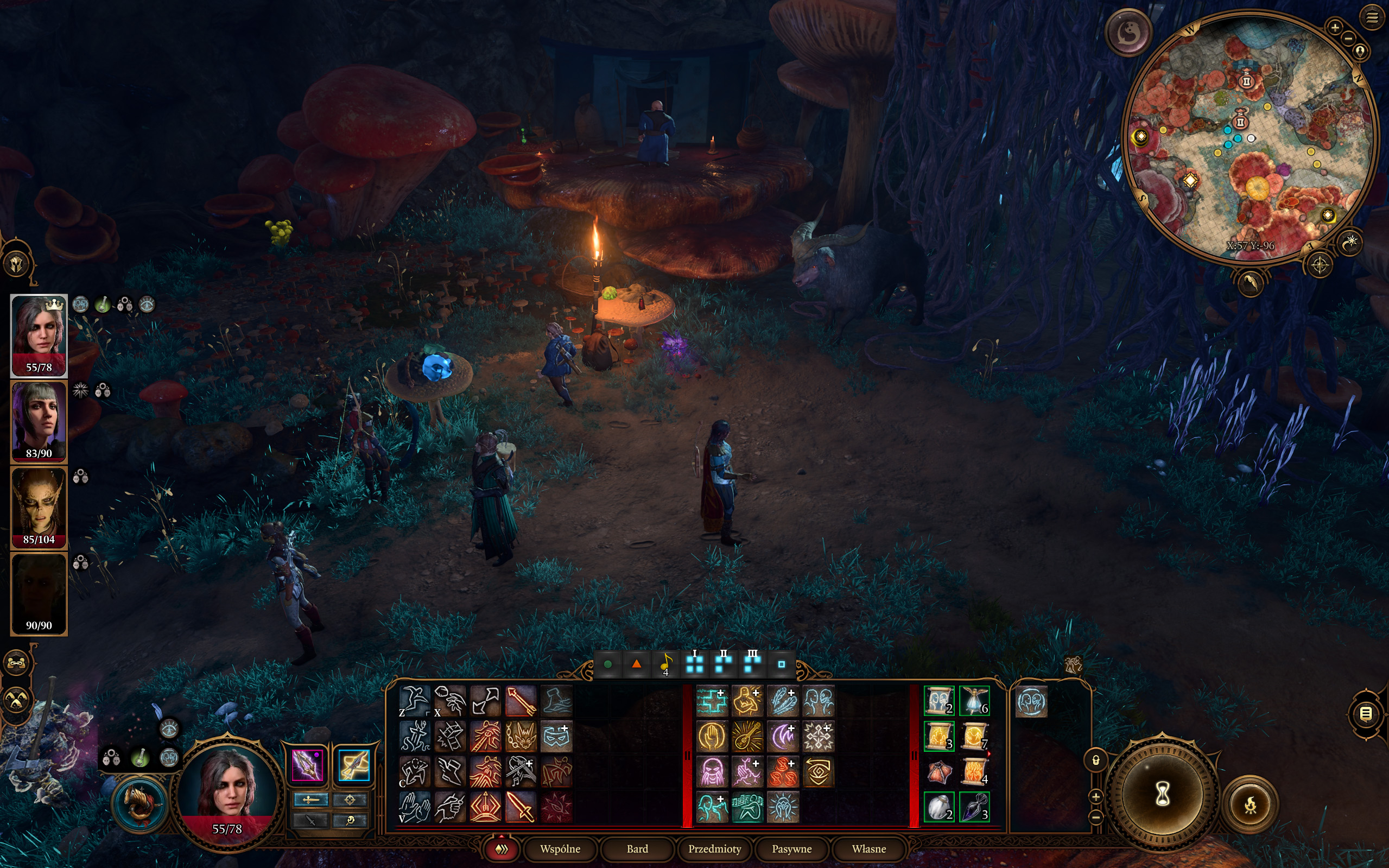Screen dimensions: 1389x868
Task: Show the Pasywne hotbar tab
Action: [791, 848]
